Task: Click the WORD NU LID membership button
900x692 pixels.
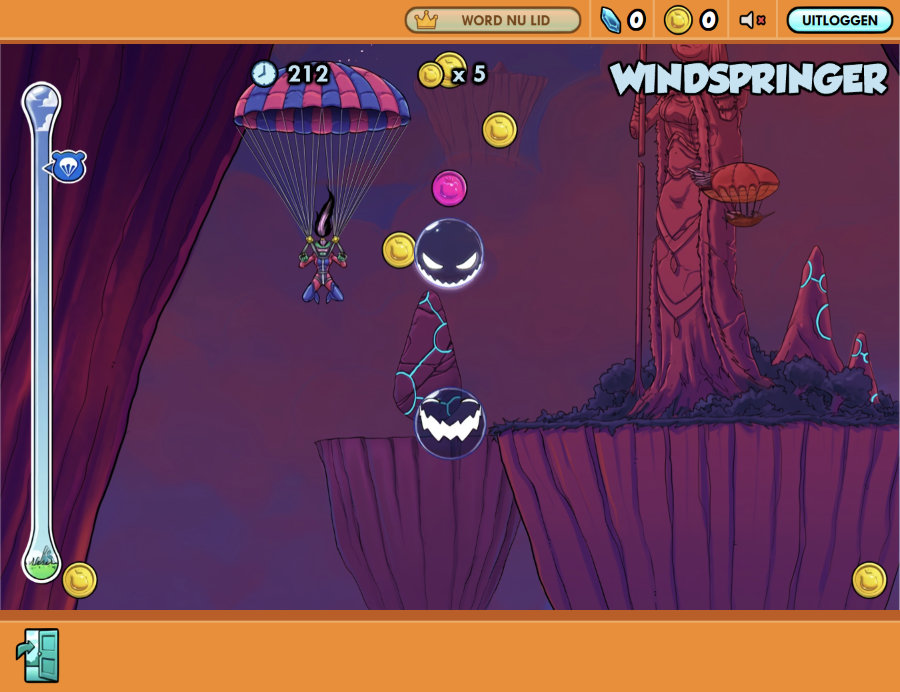Action: tap(492, 20)
